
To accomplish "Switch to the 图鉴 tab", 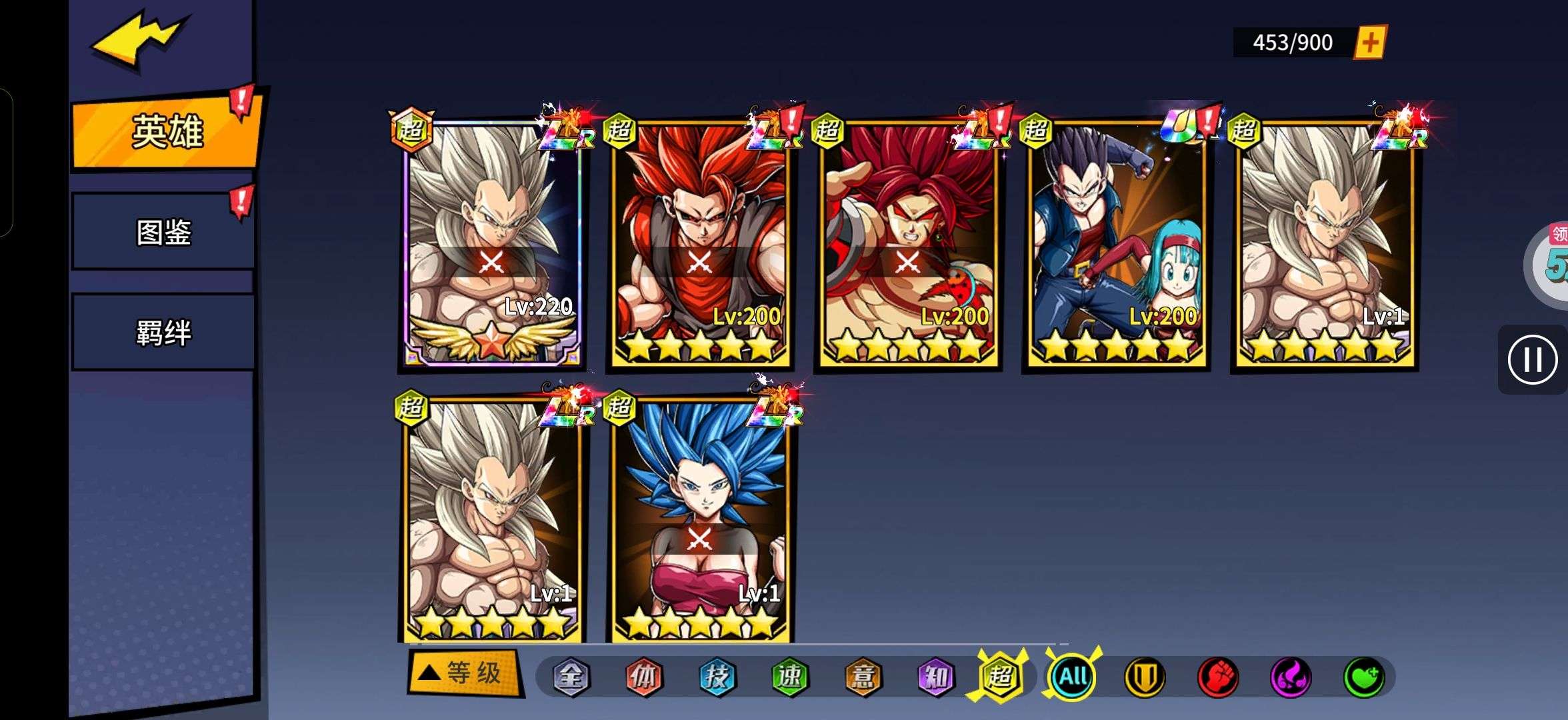I will coord(163,232).
